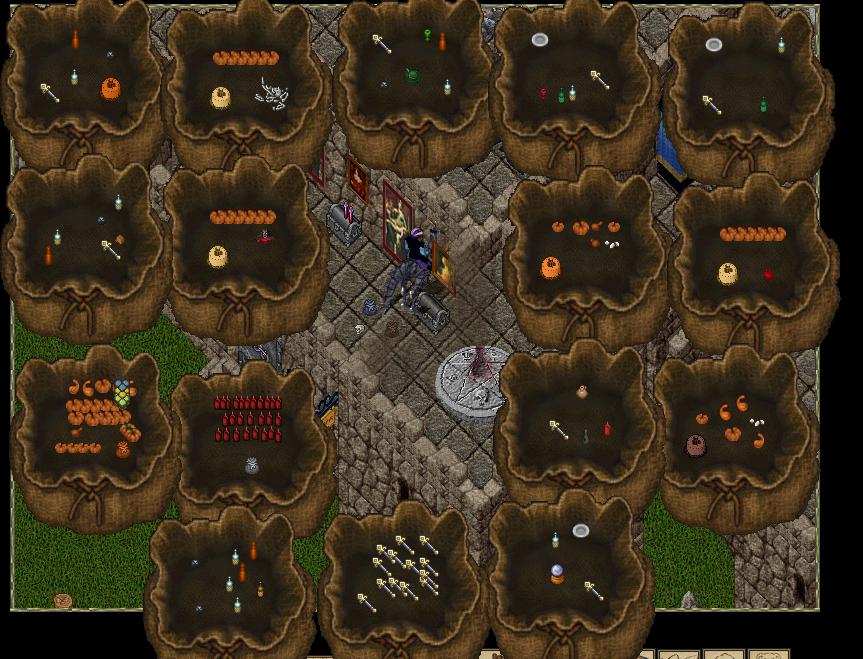This screenshot has height=659, width=863.
Task: Click the gray pouch below the red potions
Action: [x=252, y=466]
